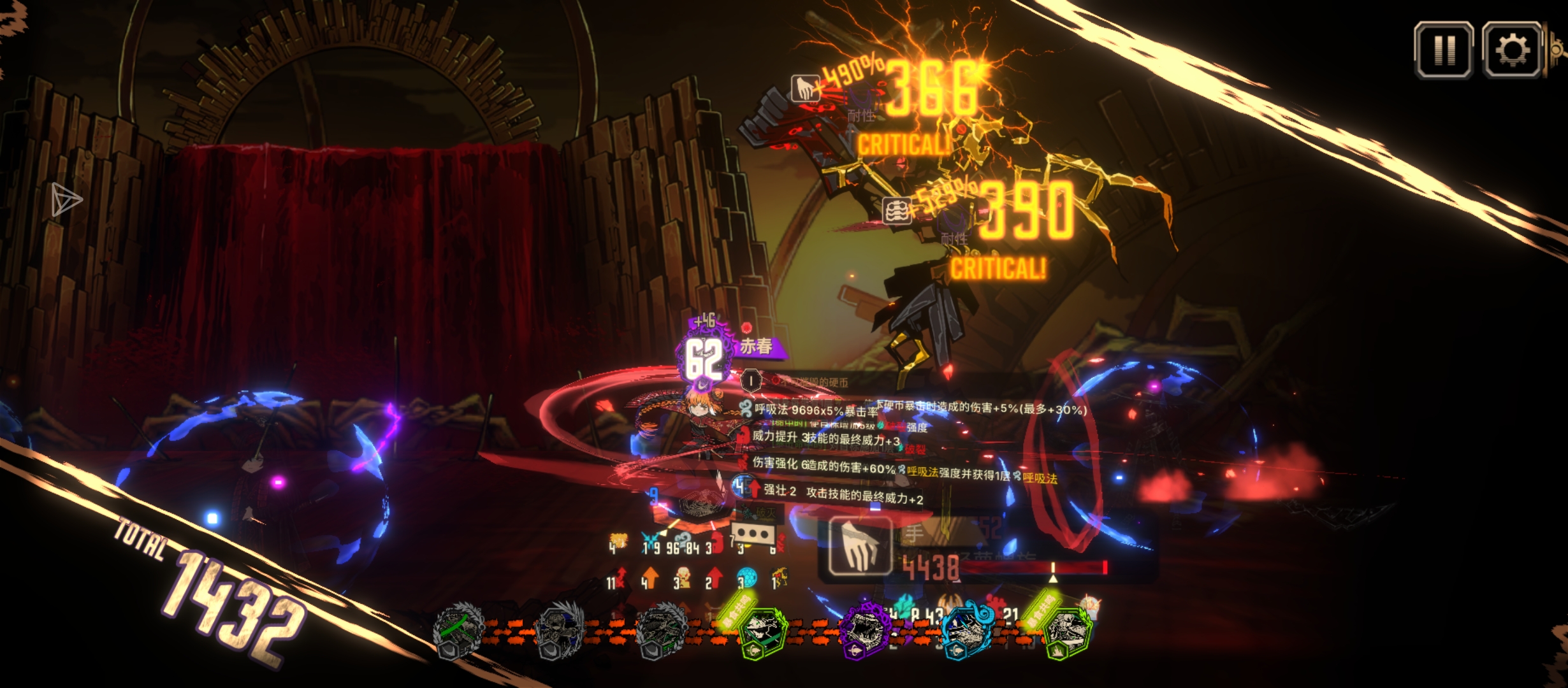Click the faint triangular arrow icon
The height and width of the screenshot is (688, 1568).
(66, 200)
